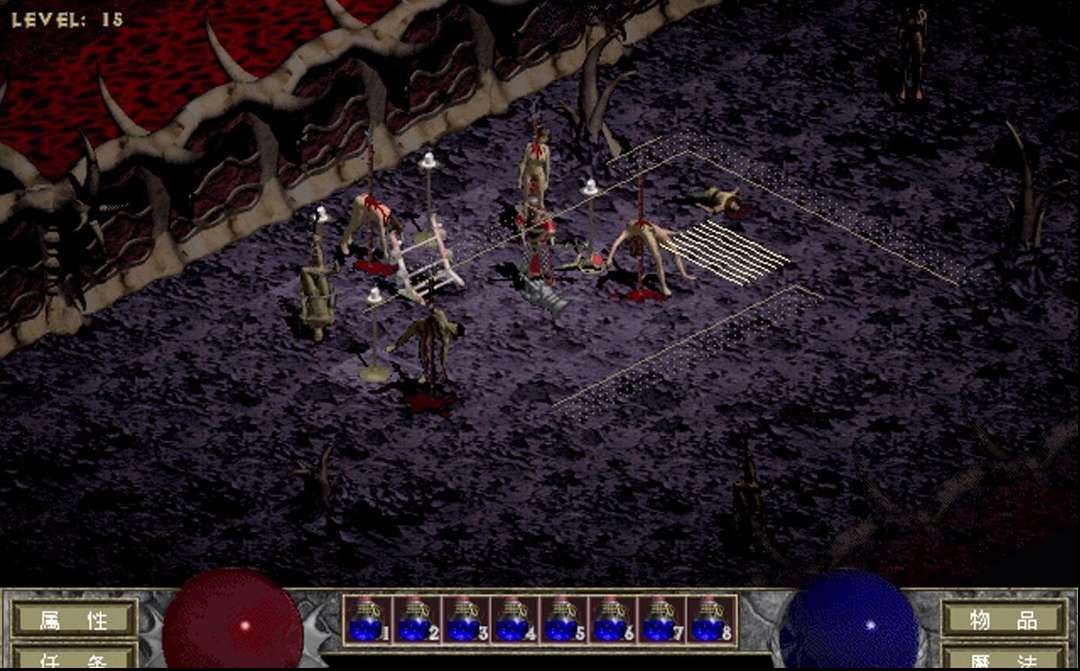Use the blue potion in belt slot 8
This screenshot has height=671, width=1080.
tap(709, 619)
